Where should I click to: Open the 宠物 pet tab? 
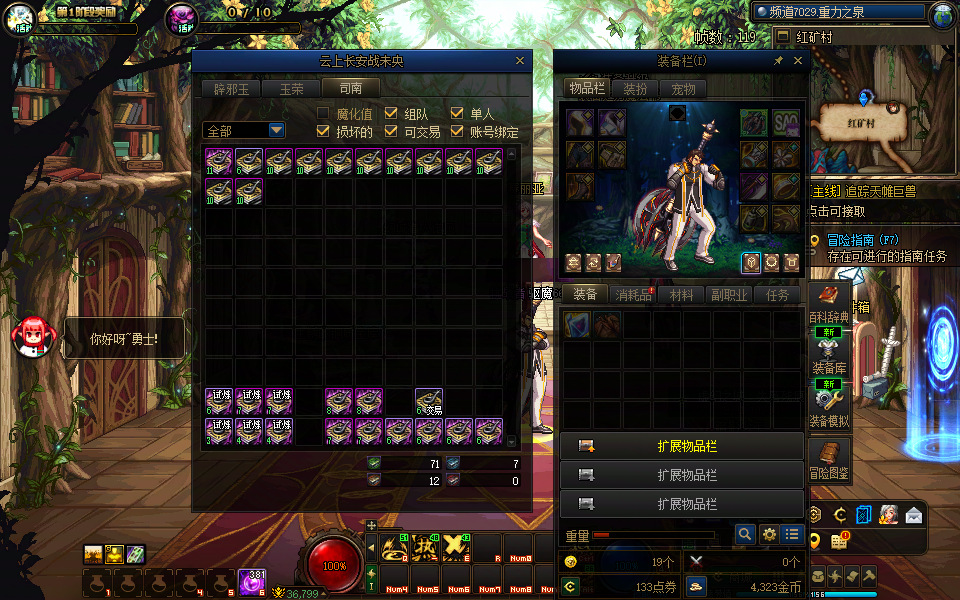click(x=683, y=89)
